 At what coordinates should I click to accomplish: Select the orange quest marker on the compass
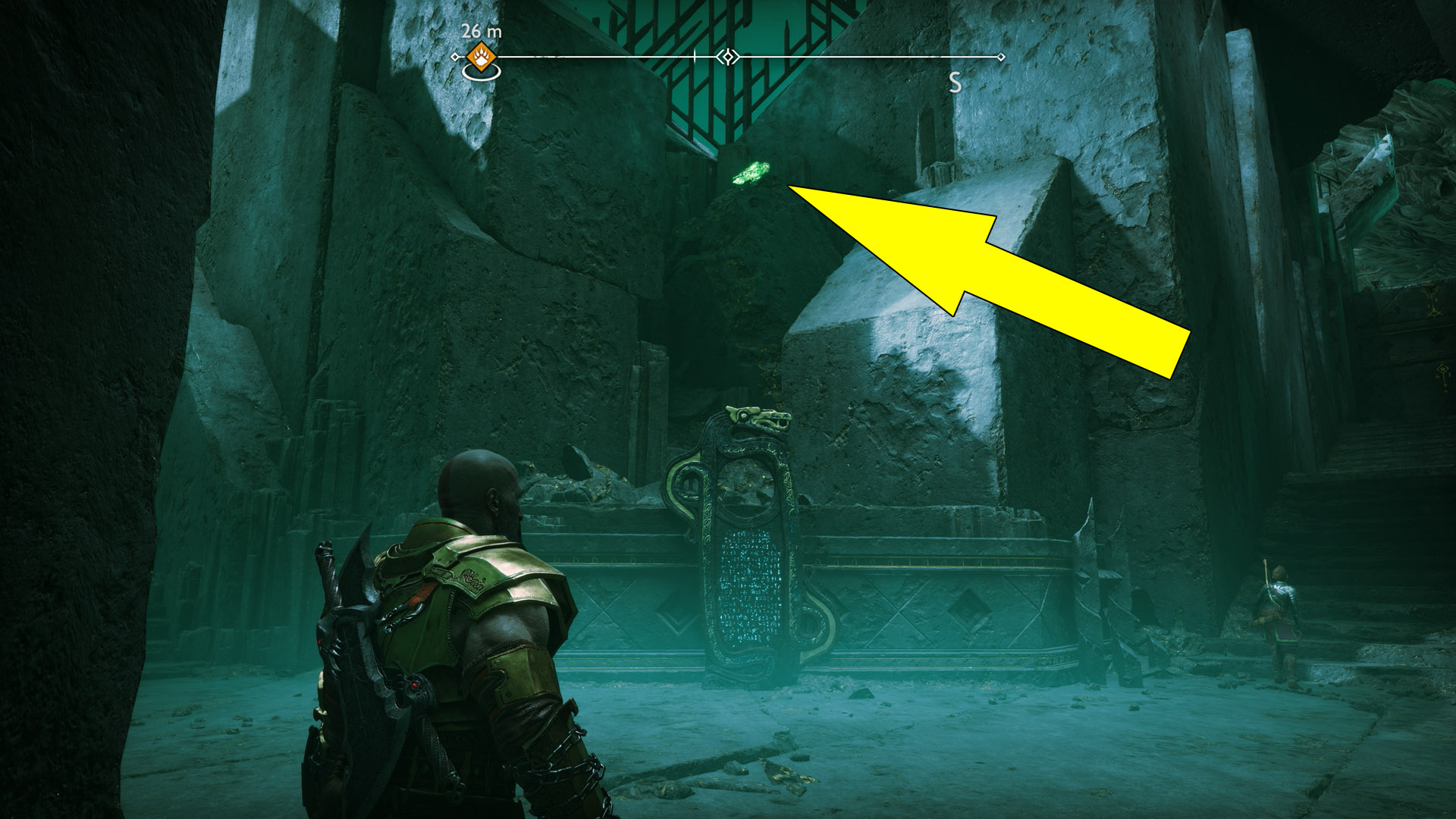click(481, 55)
